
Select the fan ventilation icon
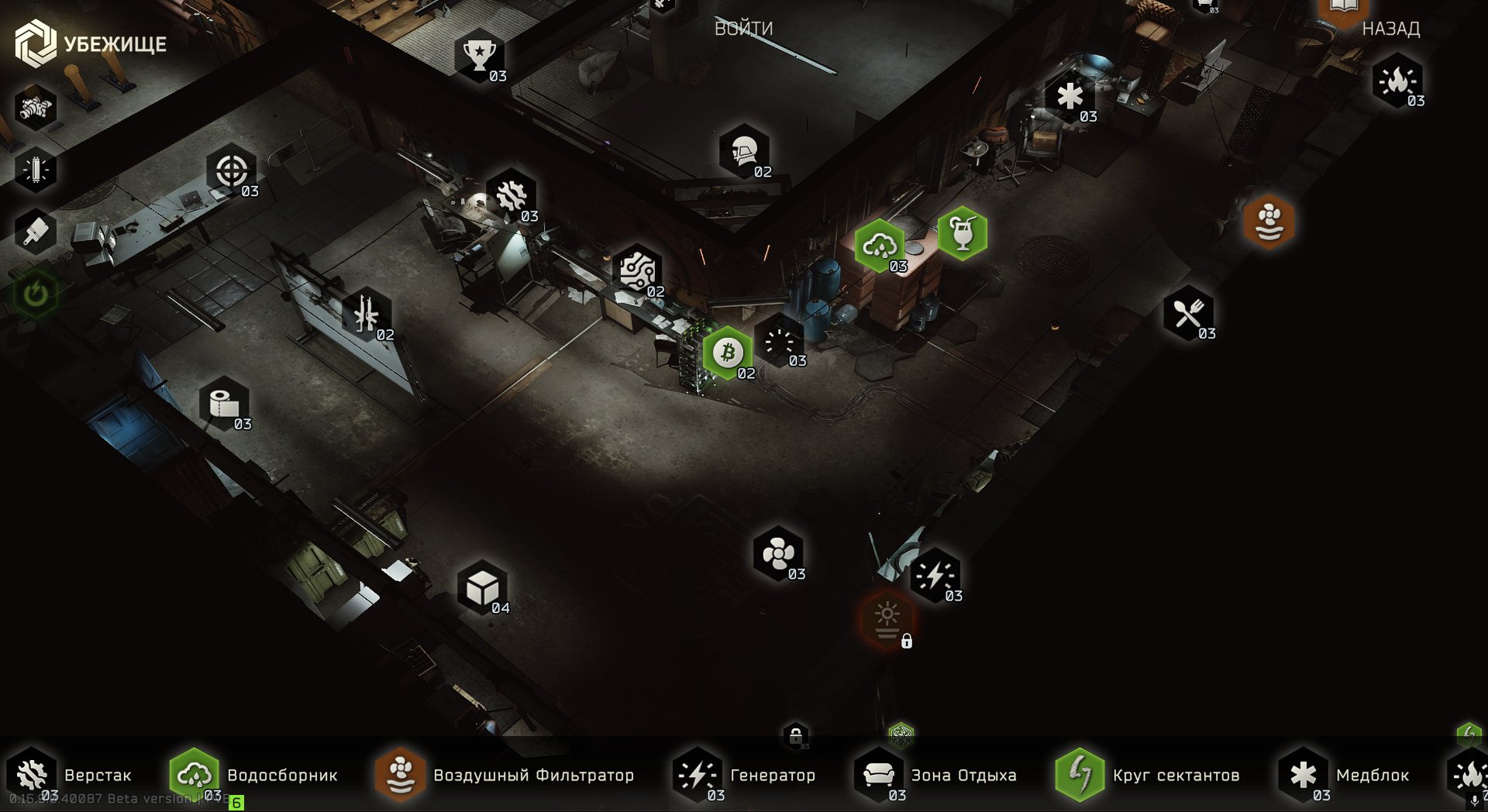click(x=778, y=554)
